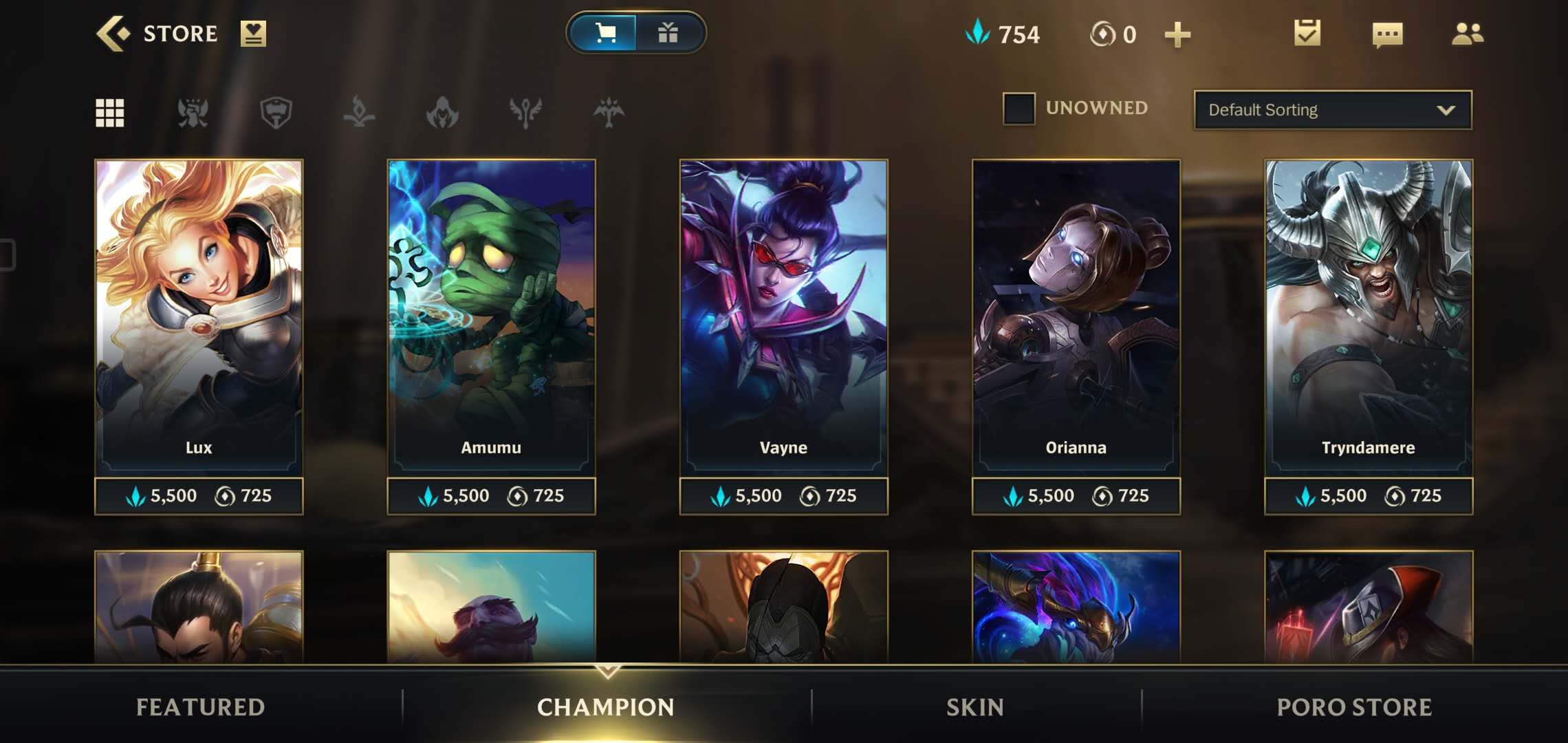Show all champions with grid filter
The height and width of the screenshot is (743, 1568).
pos(110,113)
